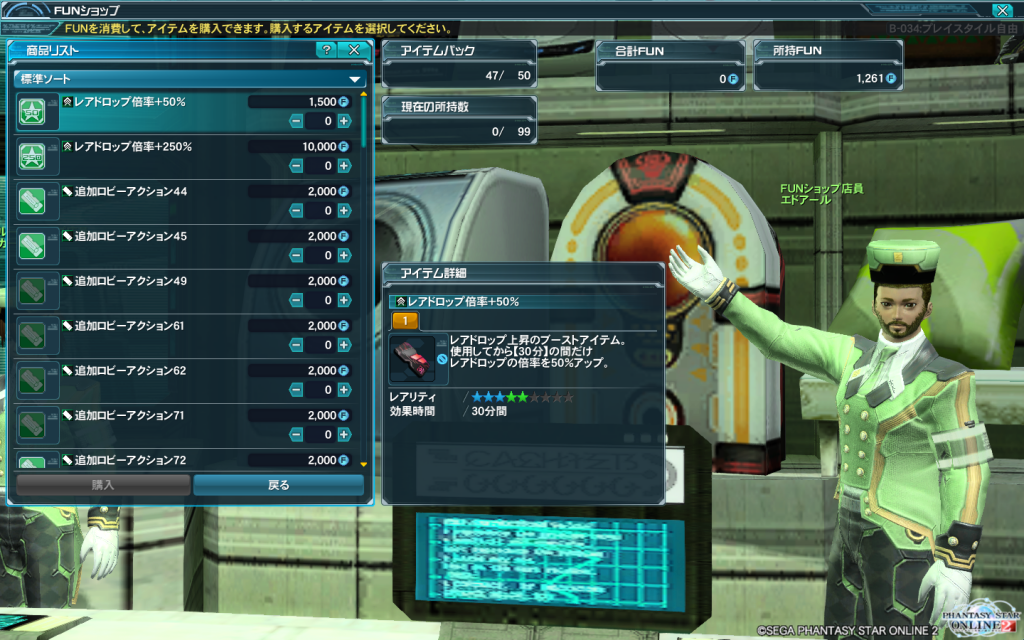The image size is (1024, 640).
Task: Close the FUN Shop window
Action: (x=1001, y=10)
